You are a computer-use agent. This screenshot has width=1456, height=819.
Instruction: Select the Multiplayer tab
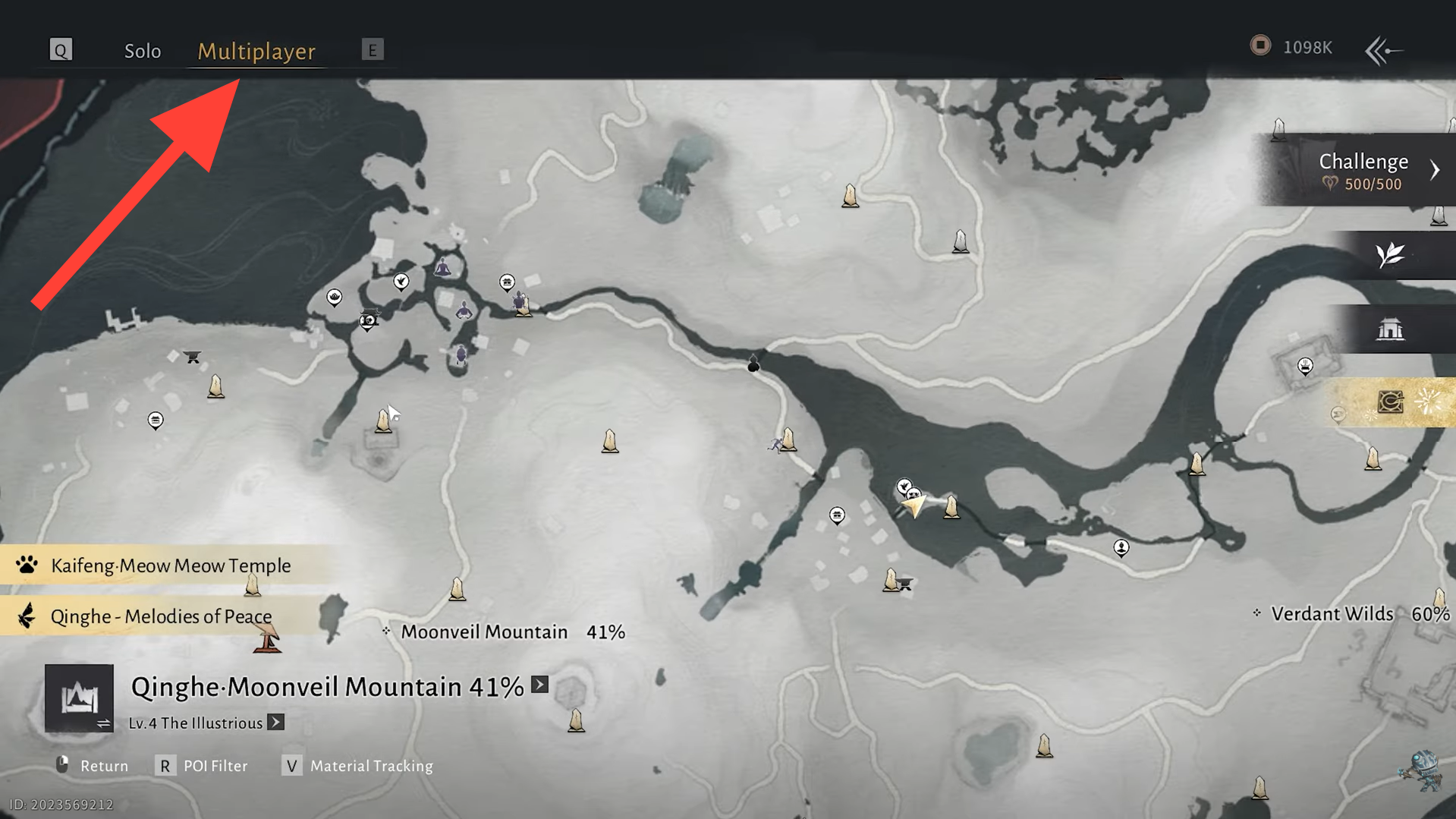[x=256, y=51]
